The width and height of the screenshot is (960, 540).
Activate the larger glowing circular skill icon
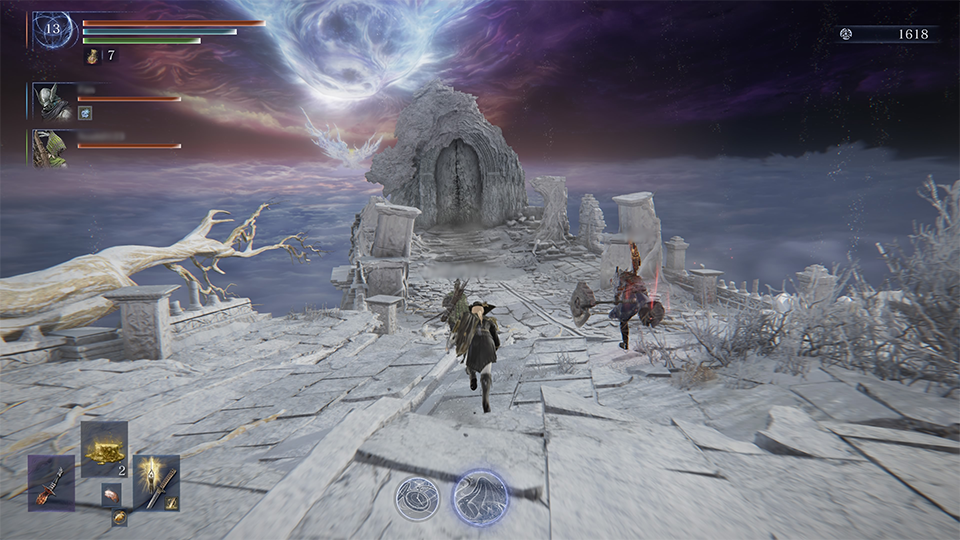click(480, 497)
